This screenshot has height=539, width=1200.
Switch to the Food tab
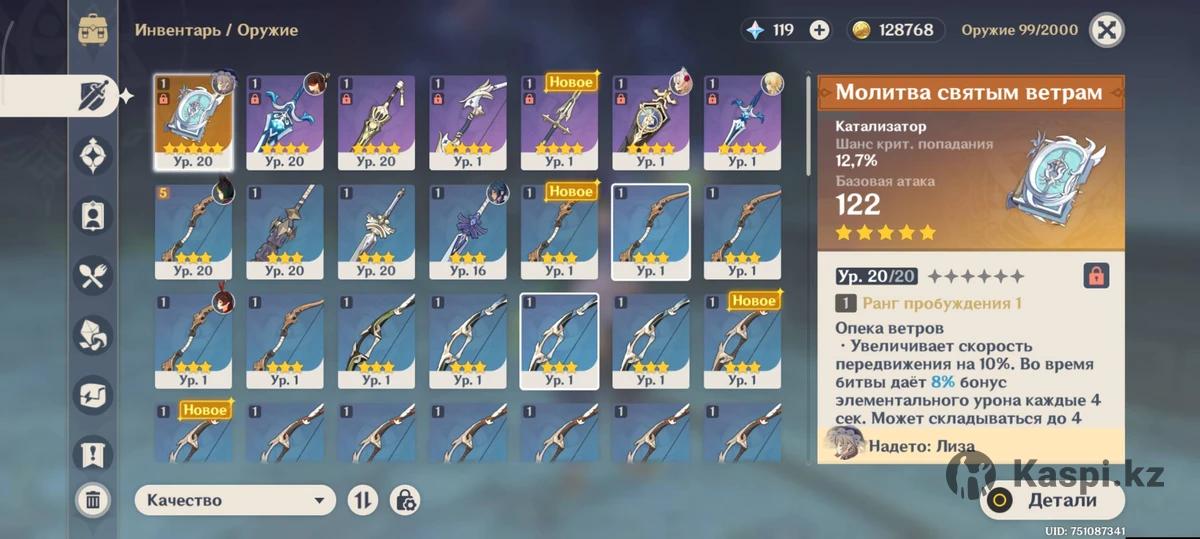pos(94,275)
